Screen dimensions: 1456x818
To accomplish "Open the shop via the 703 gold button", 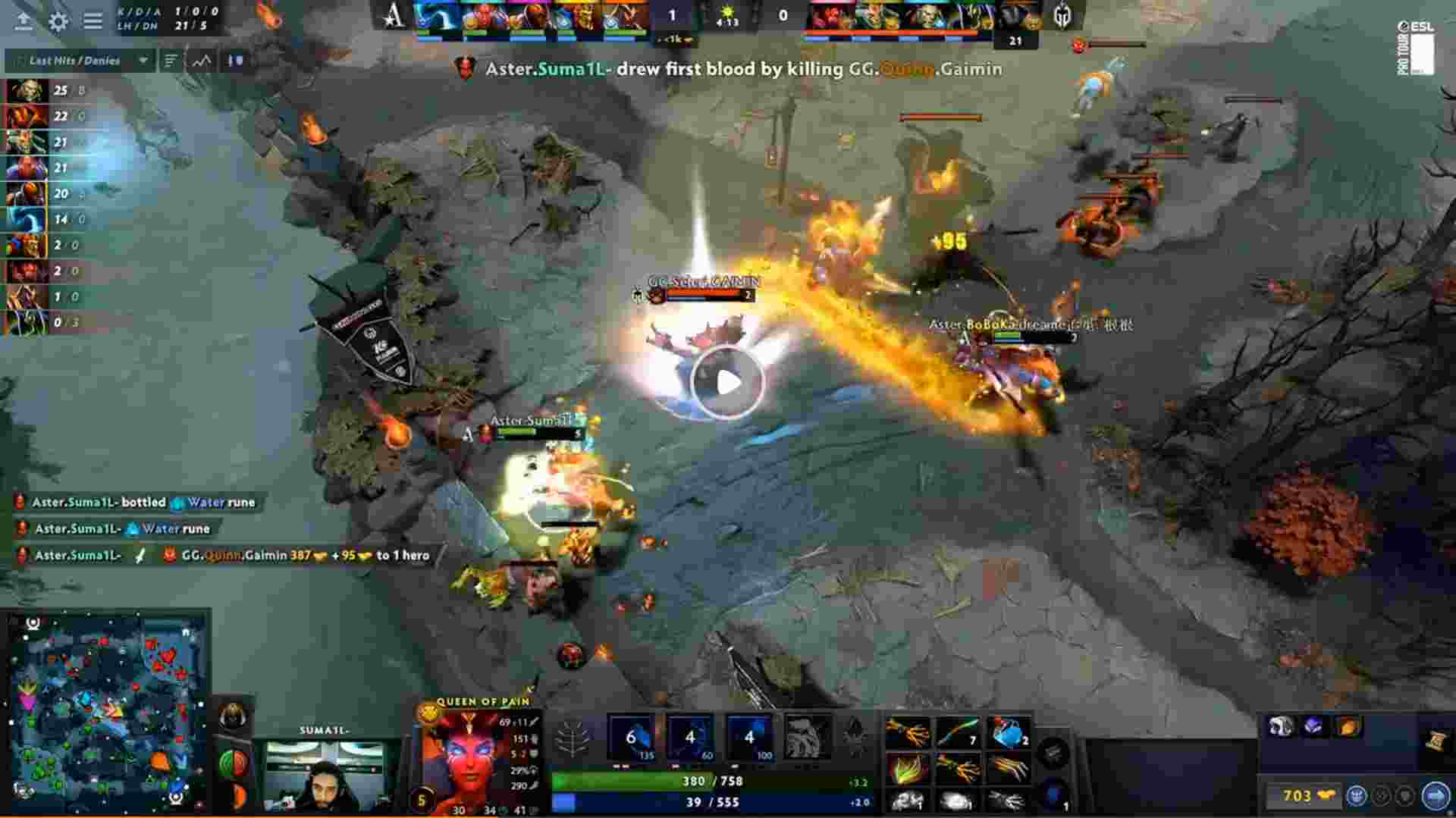I will tap(1306, 795).
